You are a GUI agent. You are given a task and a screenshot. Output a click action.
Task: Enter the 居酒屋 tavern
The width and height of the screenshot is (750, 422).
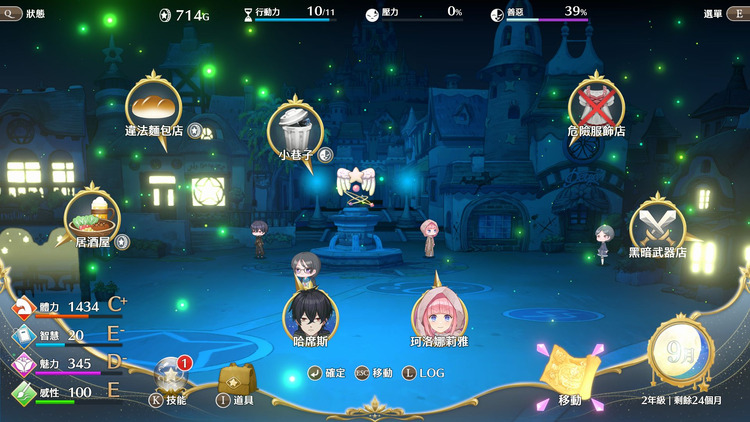(92, 214)
